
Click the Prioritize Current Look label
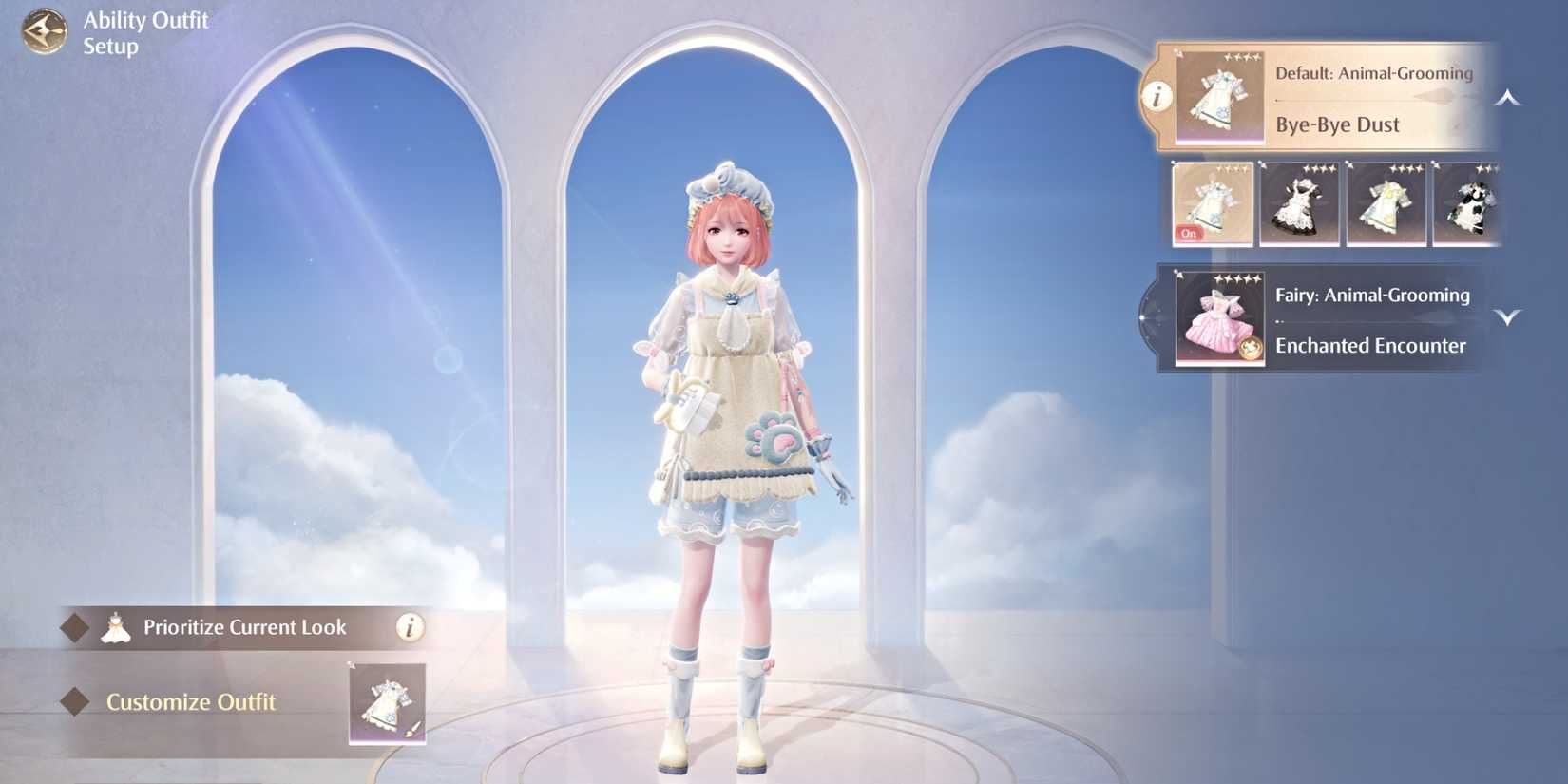[243, 627]
